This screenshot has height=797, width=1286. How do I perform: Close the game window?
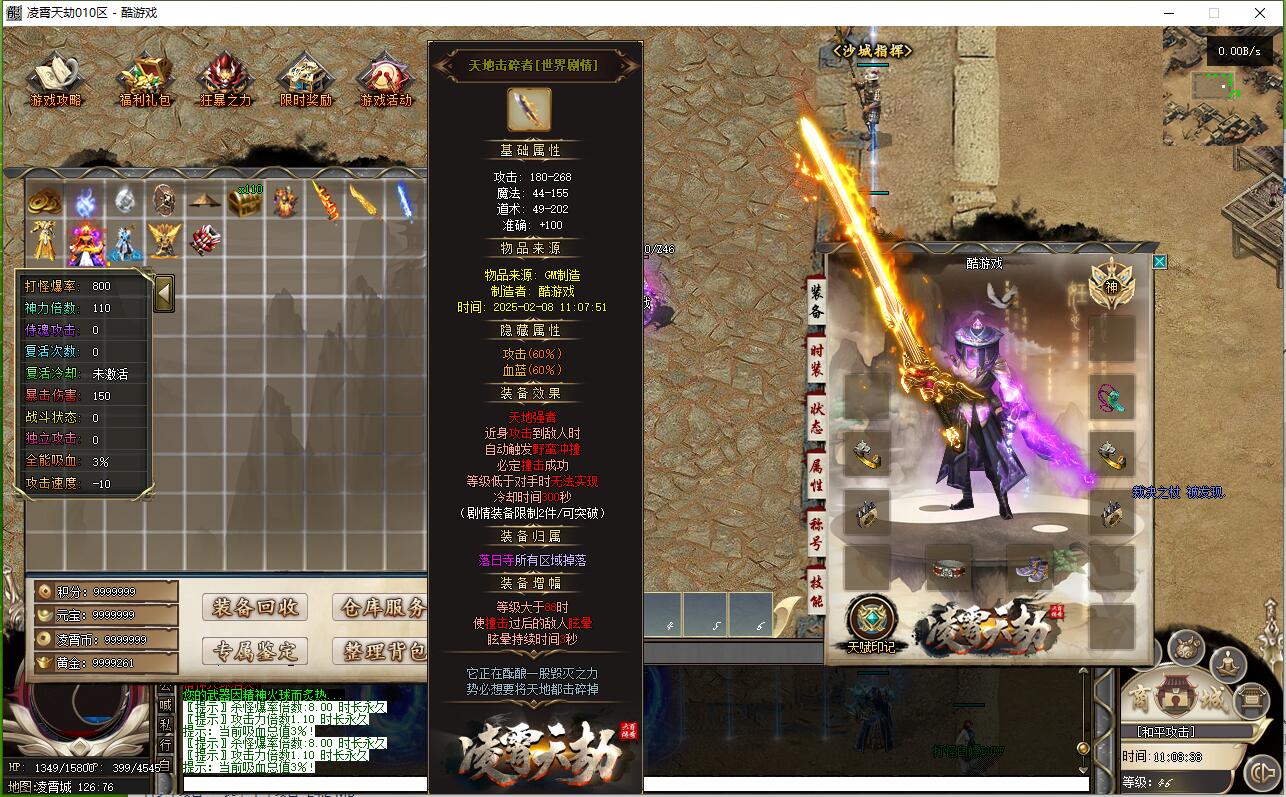1260,13
